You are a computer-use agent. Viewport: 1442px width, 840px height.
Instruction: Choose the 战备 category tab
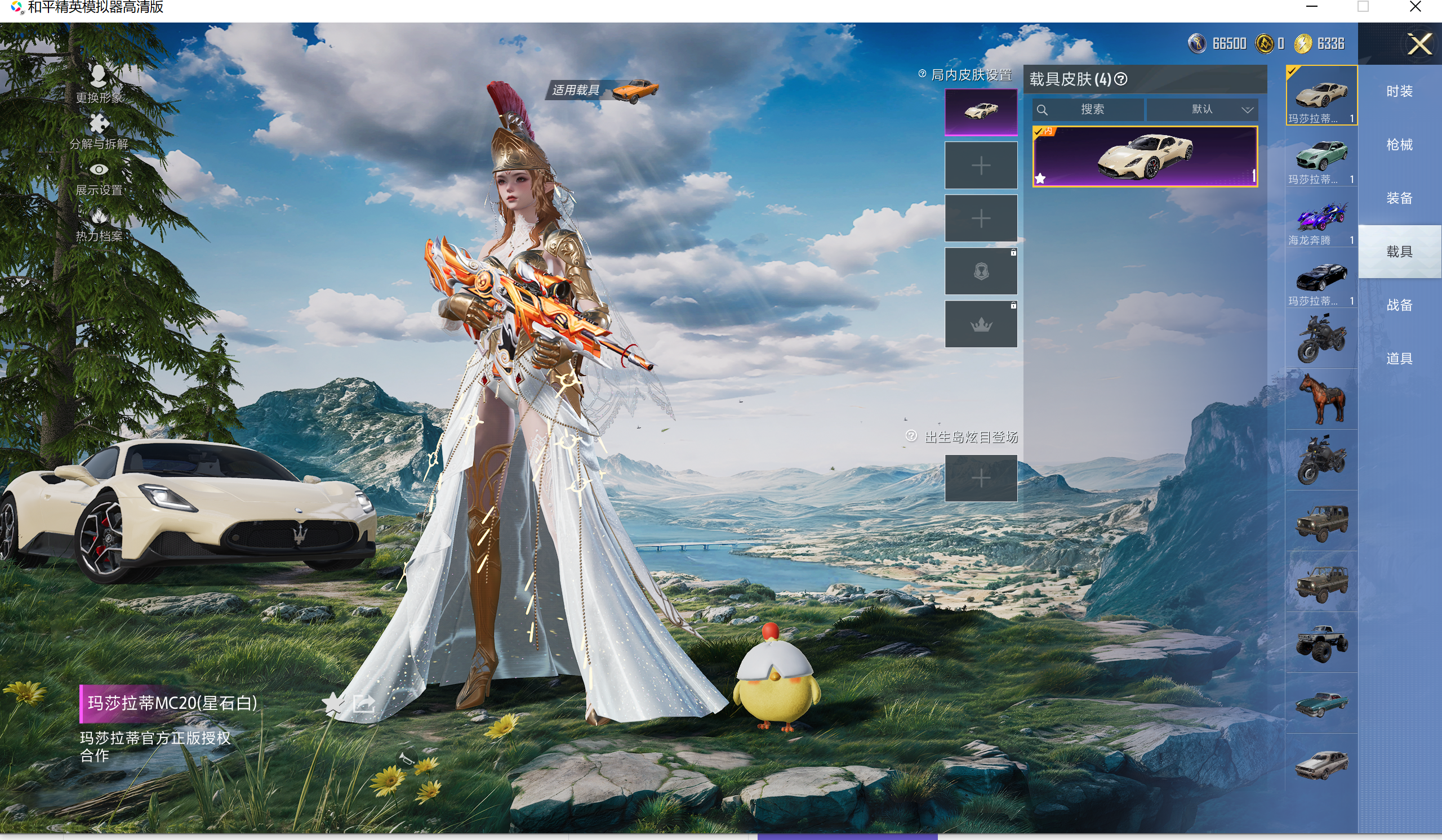click(1399, 305)
